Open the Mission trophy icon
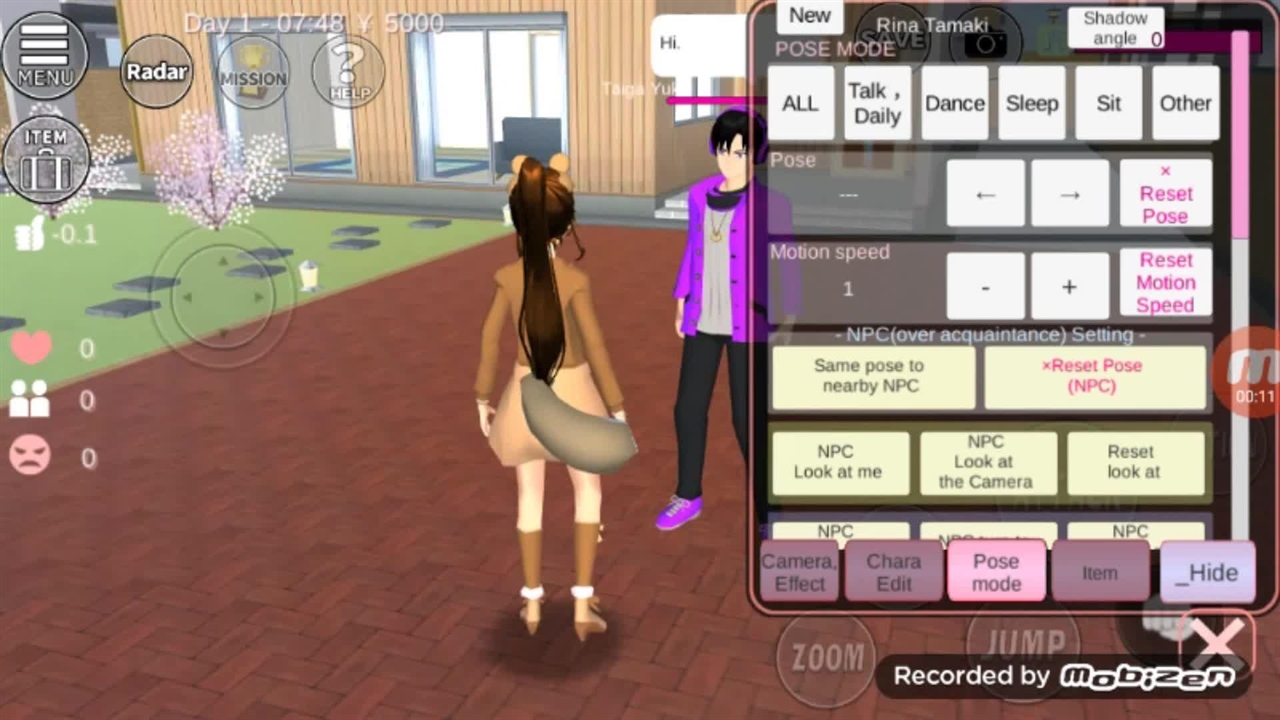 pyautogui.click(x=252, y=72)
